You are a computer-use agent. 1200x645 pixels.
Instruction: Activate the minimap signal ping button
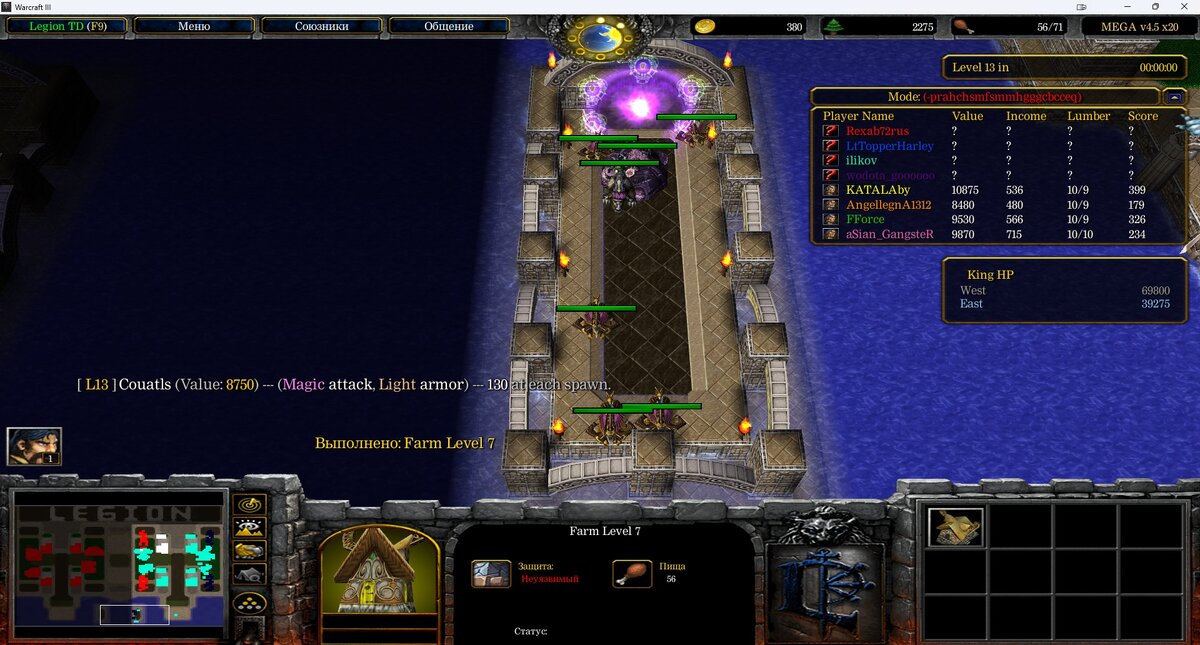pyautogui.click(x=249, y=504)
